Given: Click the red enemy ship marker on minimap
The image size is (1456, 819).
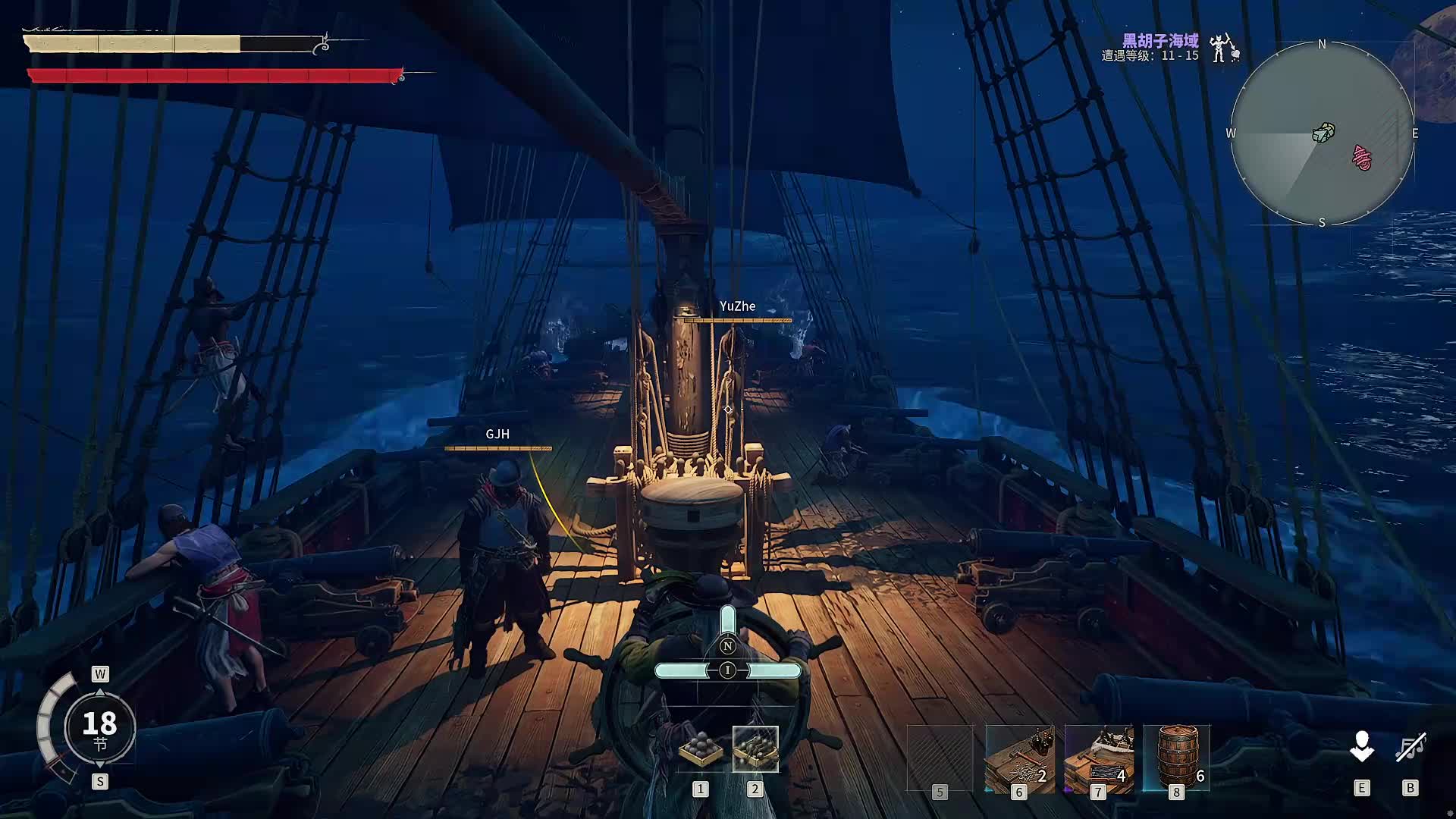Looking at the screenshot, I should click(x=1363, y=158).
